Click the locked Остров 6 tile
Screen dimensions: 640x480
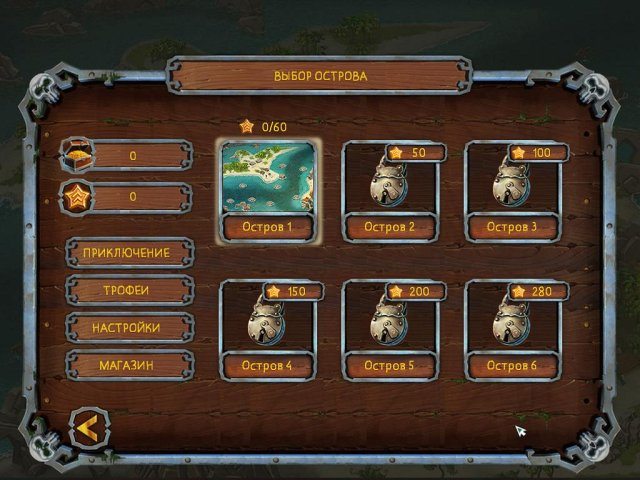(x=513, y=324)
